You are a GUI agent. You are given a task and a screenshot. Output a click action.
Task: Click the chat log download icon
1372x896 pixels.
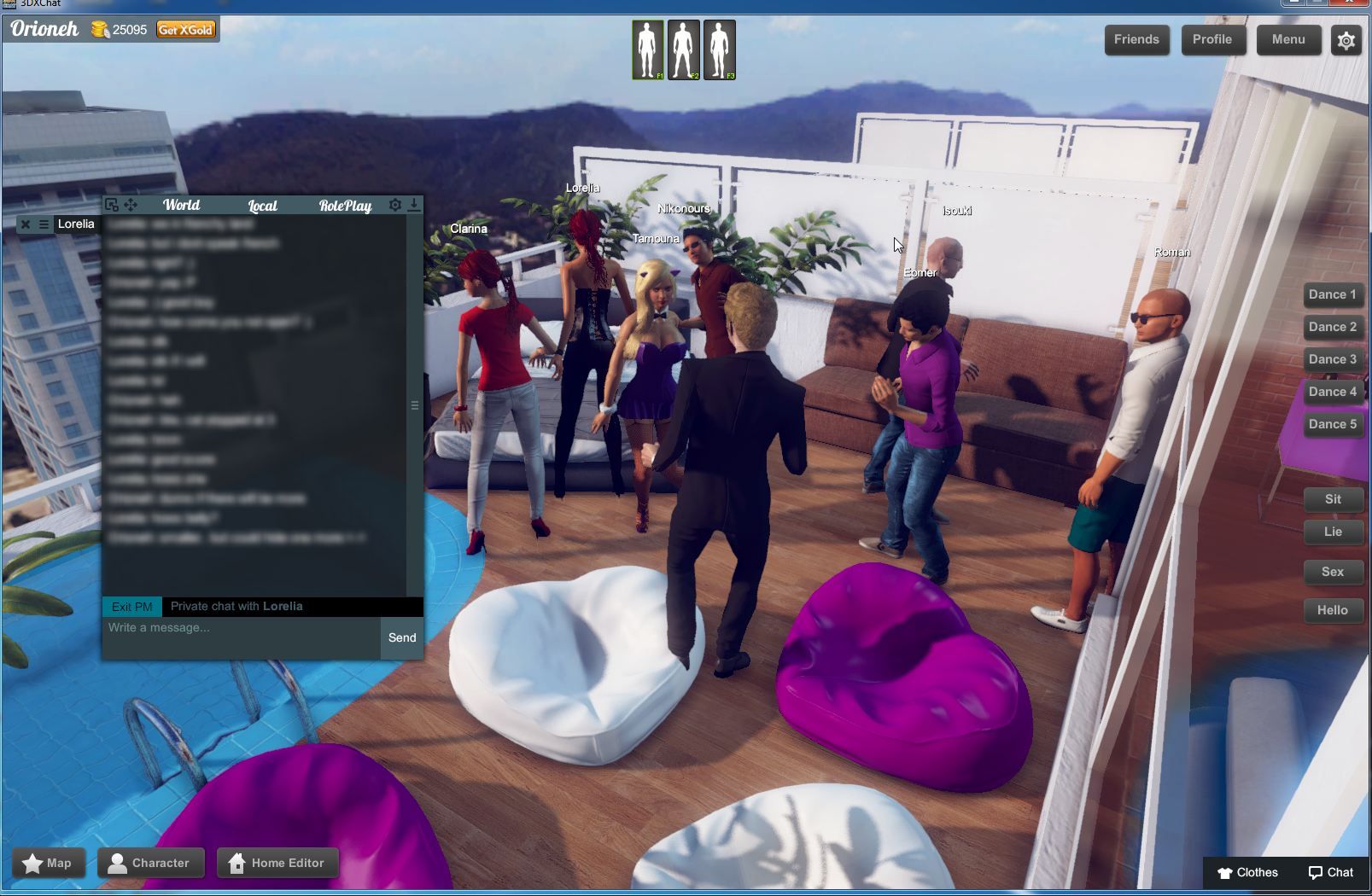click(415, 205)
